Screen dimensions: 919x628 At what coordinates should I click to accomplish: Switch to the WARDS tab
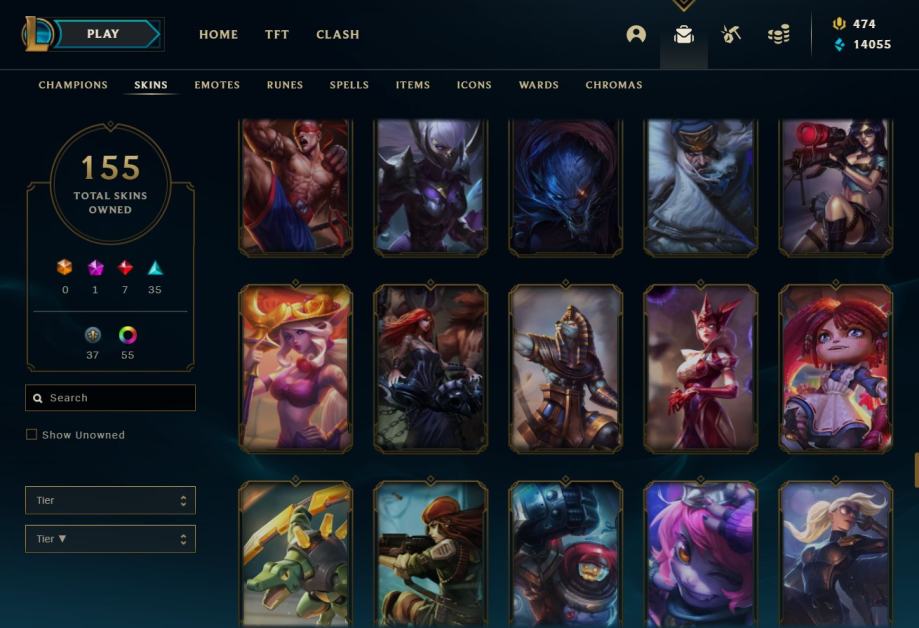click(539, 85)
